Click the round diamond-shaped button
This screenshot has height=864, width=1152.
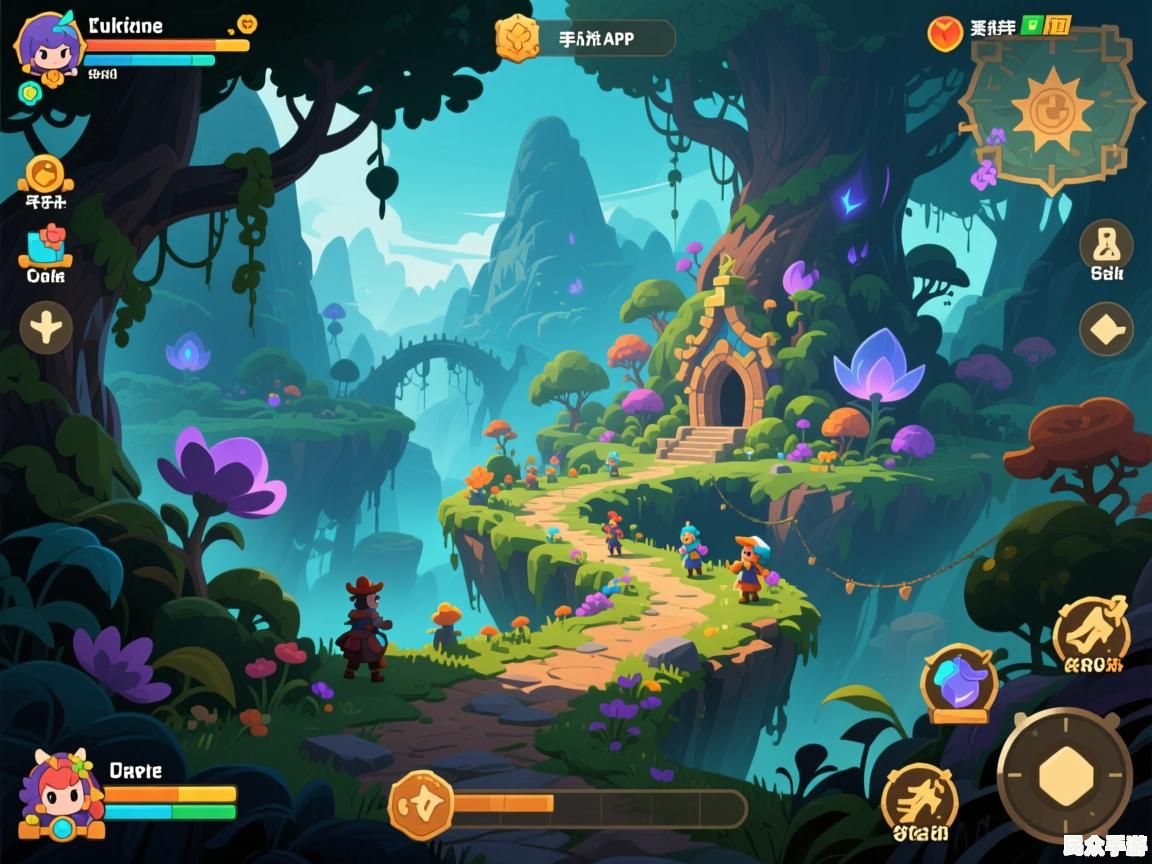1106,329
